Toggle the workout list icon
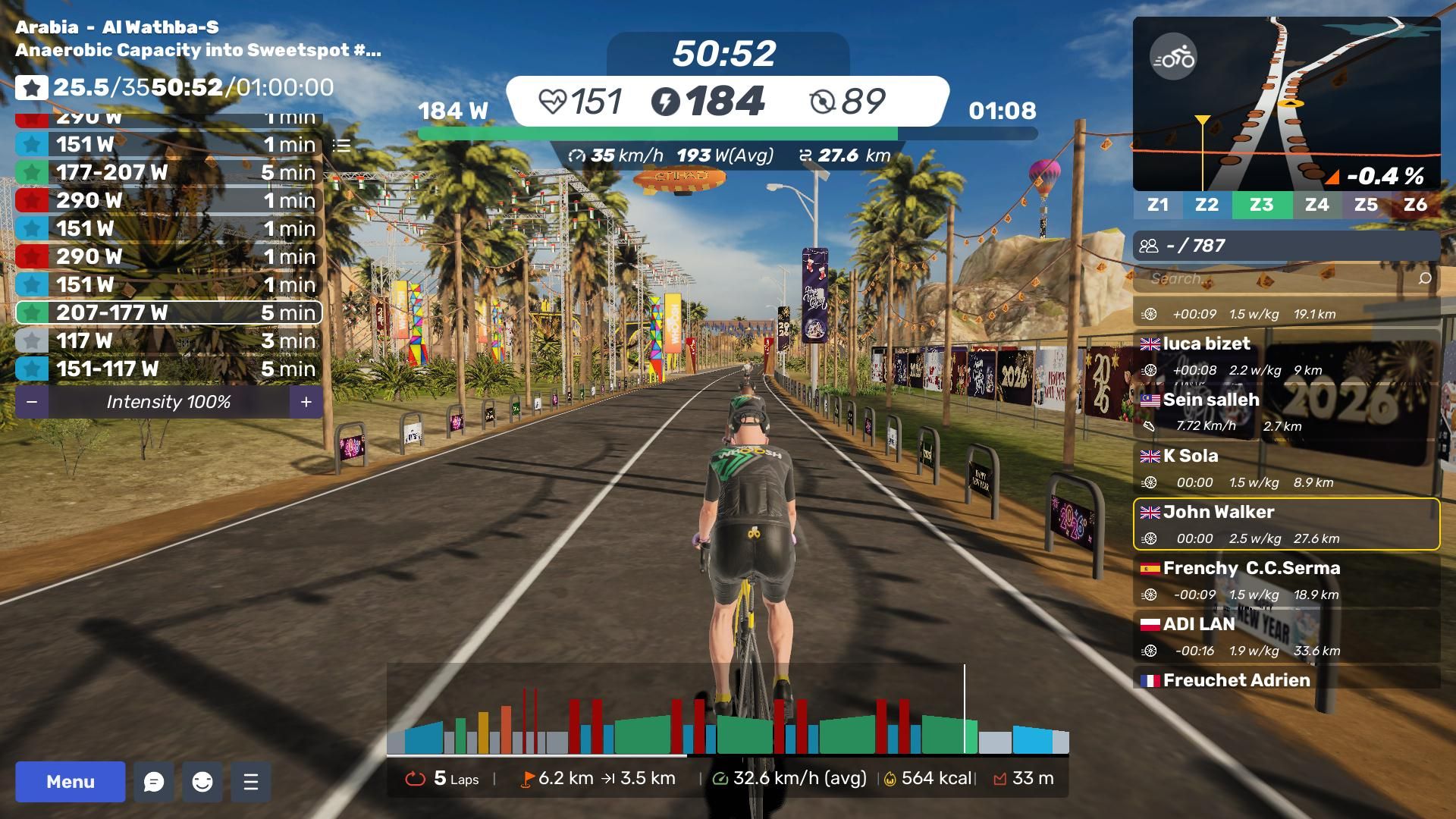The height and width of the screenshot is (819, 1456). point(342,145)
